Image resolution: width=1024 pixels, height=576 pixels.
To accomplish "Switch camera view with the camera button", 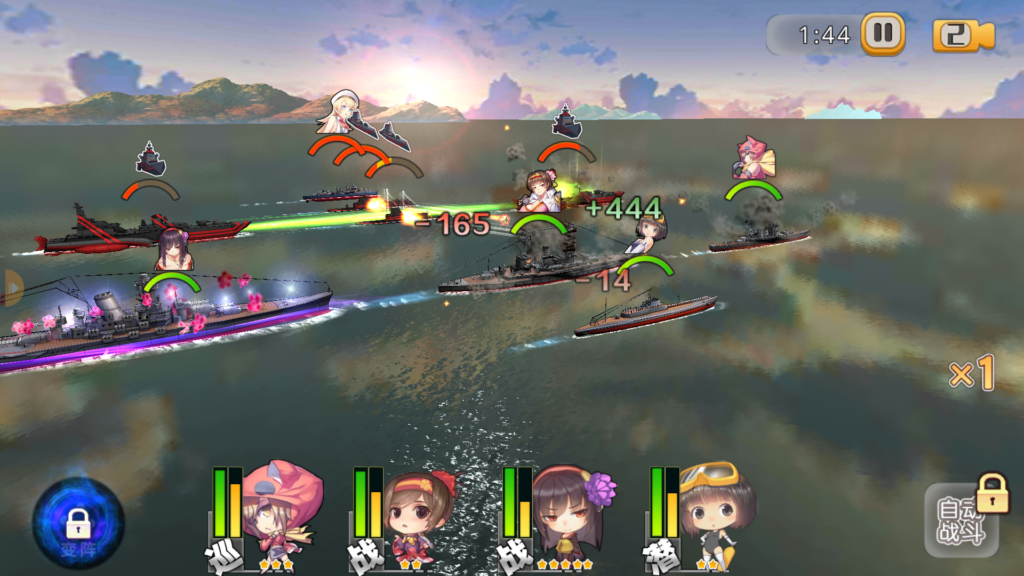I will [962, 35].
